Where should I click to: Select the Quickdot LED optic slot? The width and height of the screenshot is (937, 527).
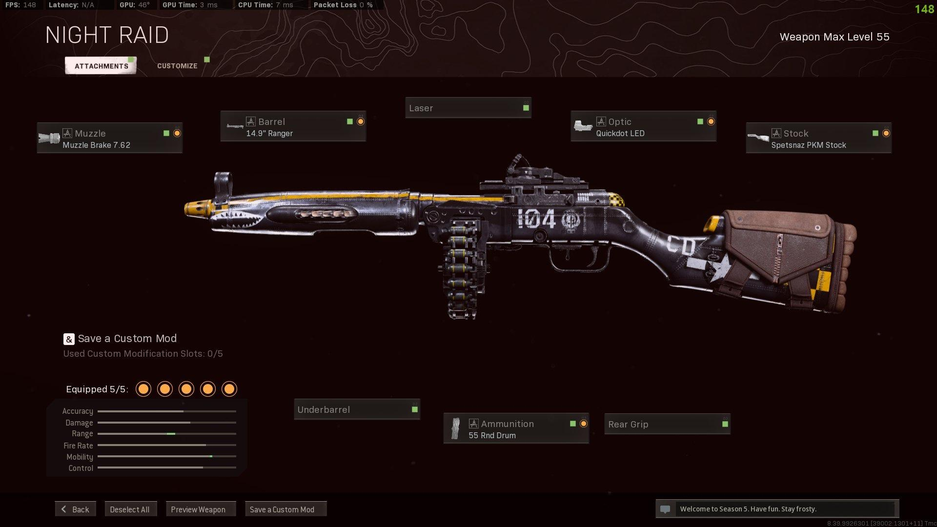tap(643, 127)
